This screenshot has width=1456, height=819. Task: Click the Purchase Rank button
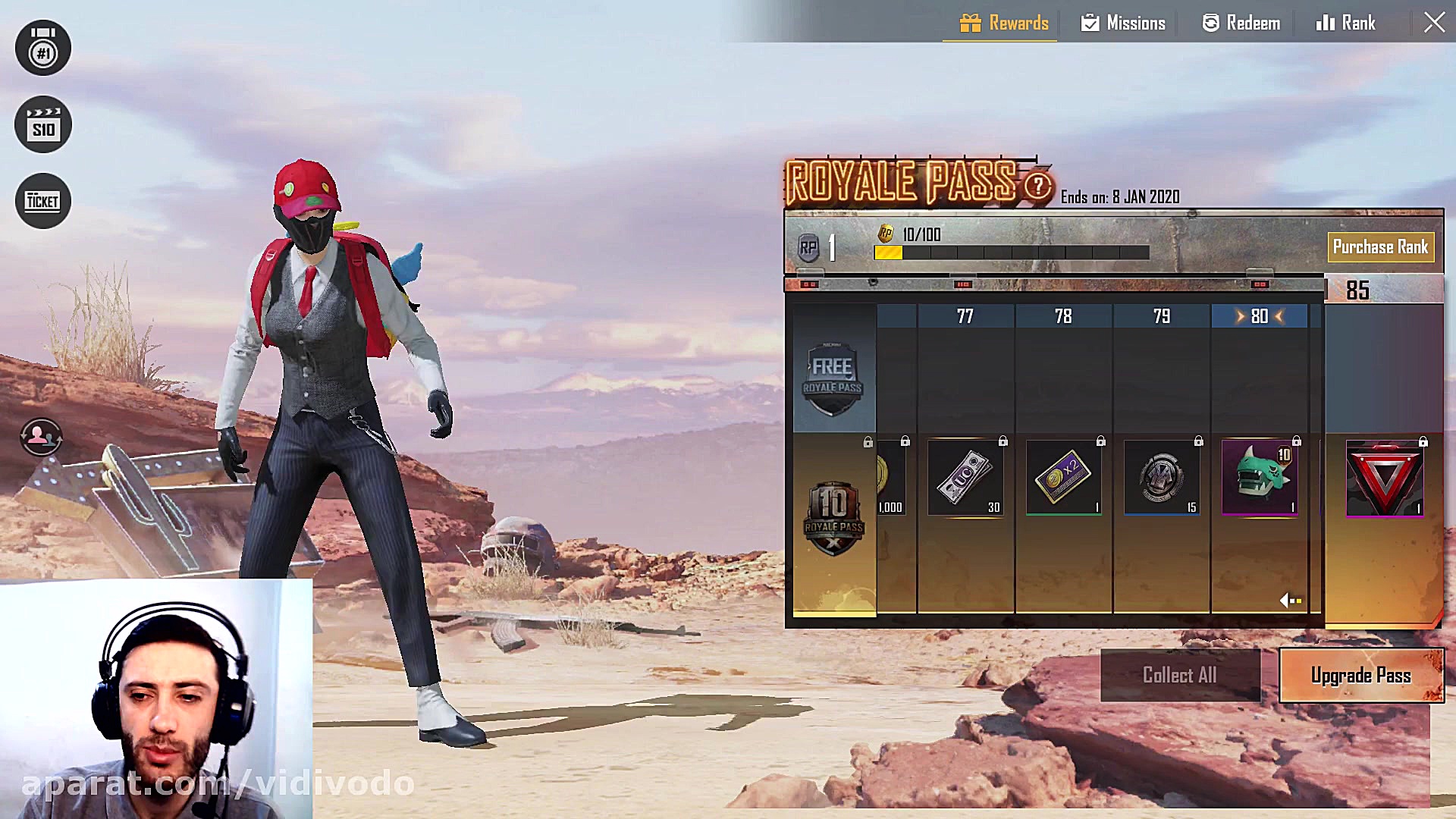(1380, 247)
